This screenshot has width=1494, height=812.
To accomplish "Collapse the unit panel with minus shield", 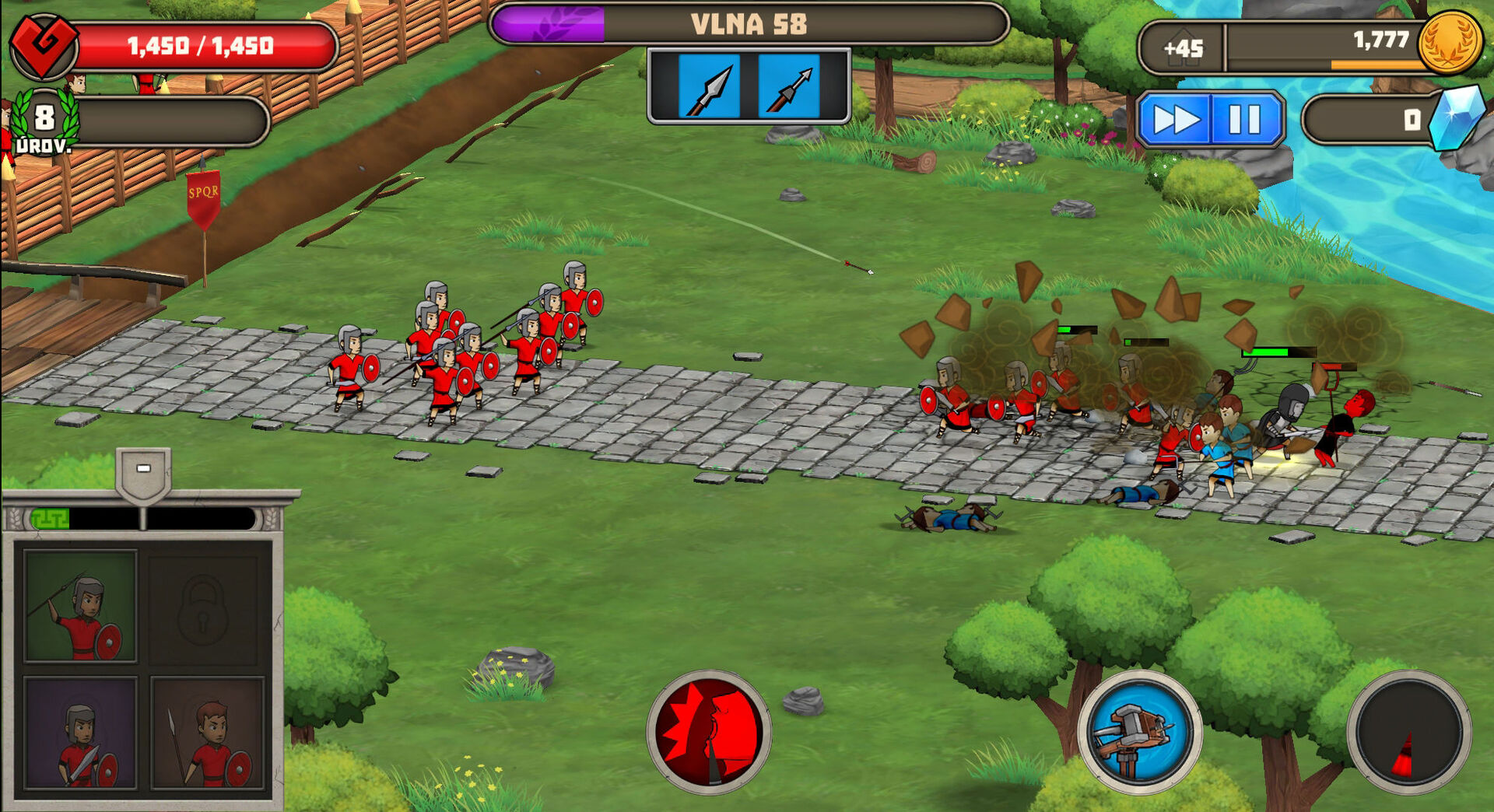I will (x=143, y=470).
